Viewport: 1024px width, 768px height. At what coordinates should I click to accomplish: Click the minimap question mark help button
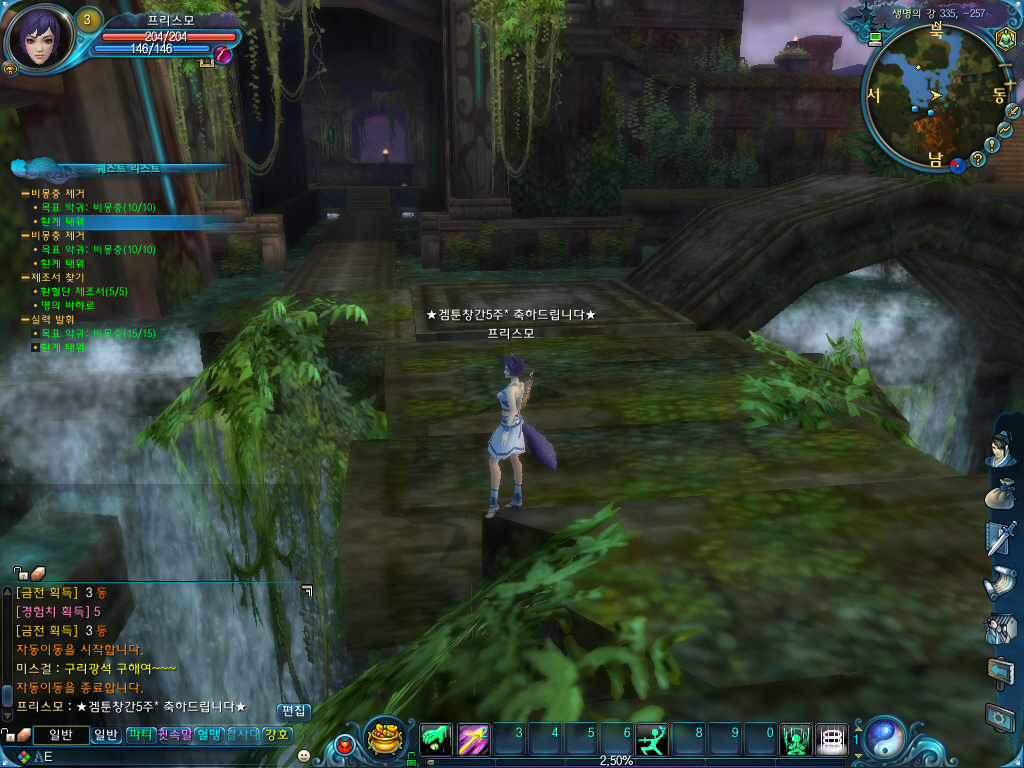[x=977, y=158]
